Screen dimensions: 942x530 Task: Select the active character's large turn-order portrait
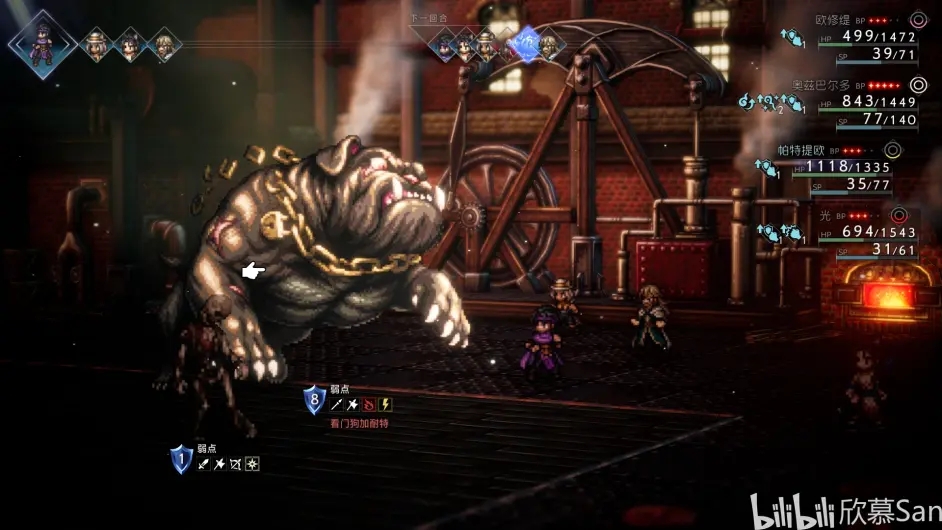click(41, 43)
